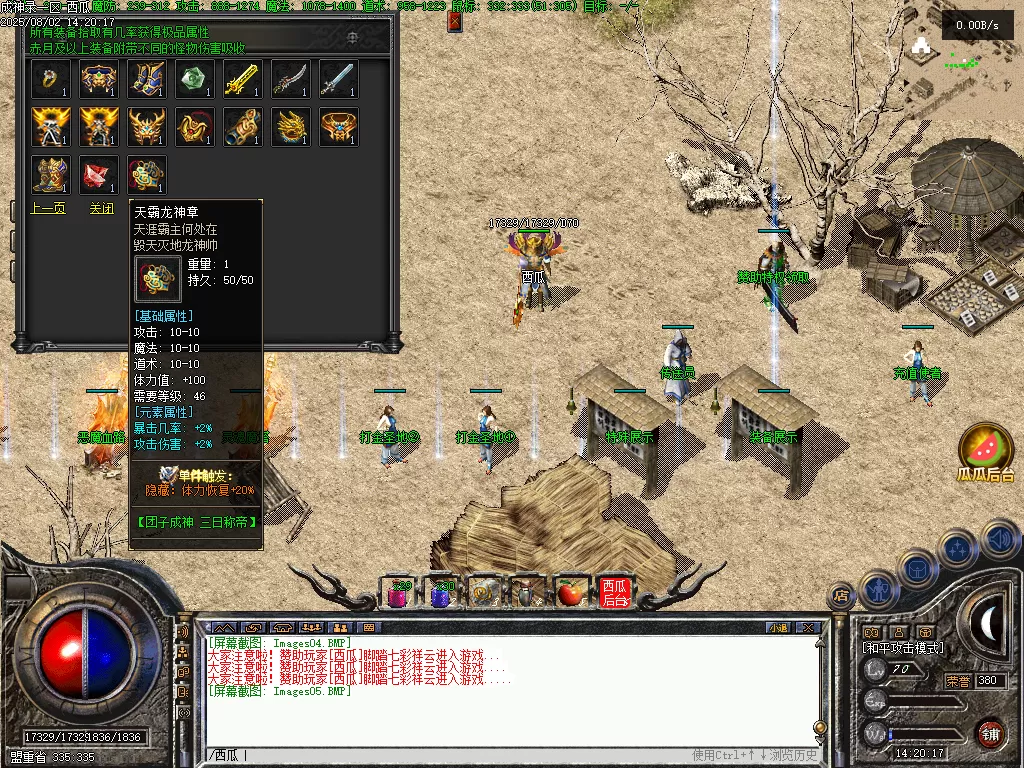
Task: Click the golden horned helmet slot
Action: point(147,127)
